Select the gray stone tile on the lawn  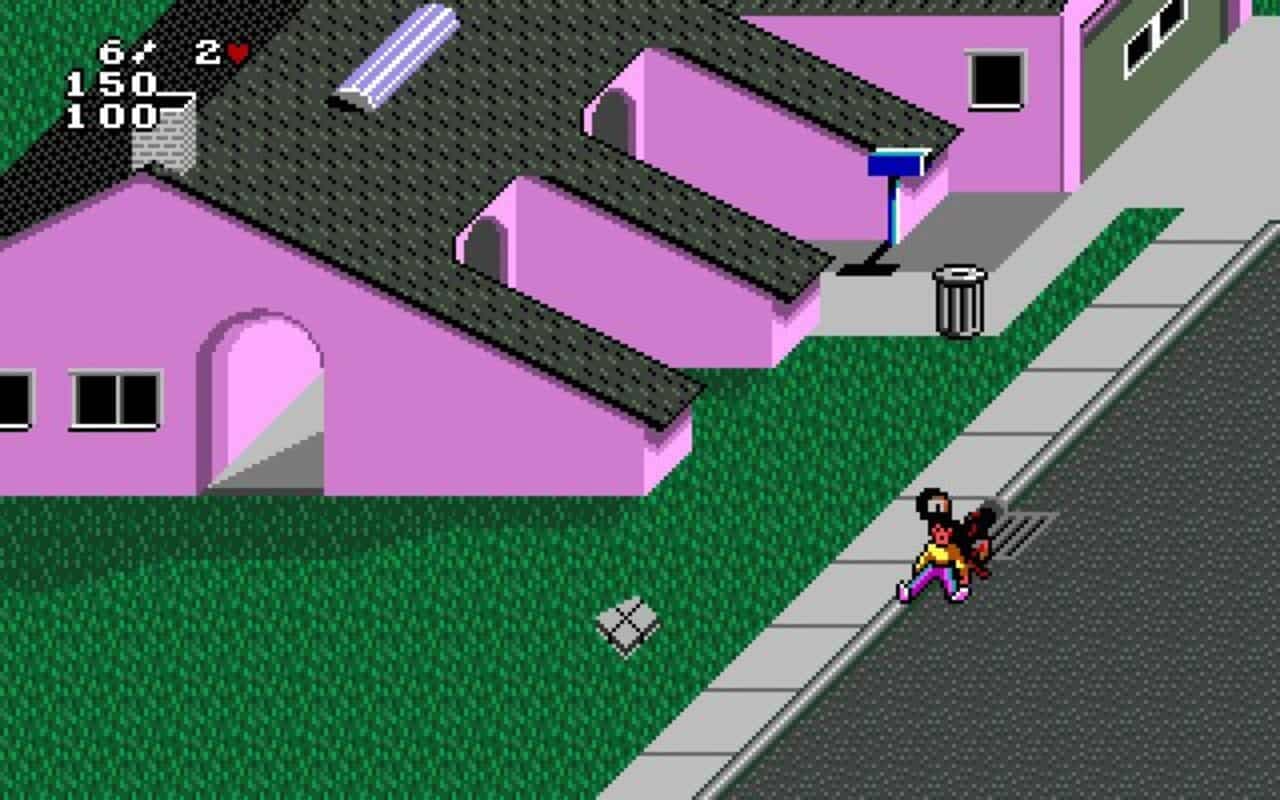[627, 622]
